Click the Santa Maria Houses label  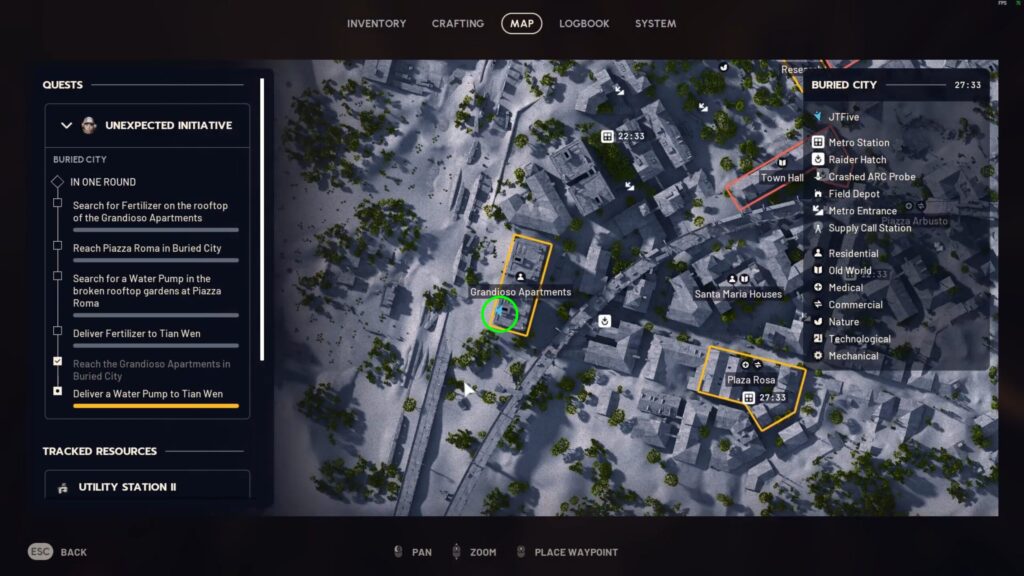(x=738, y=294)
